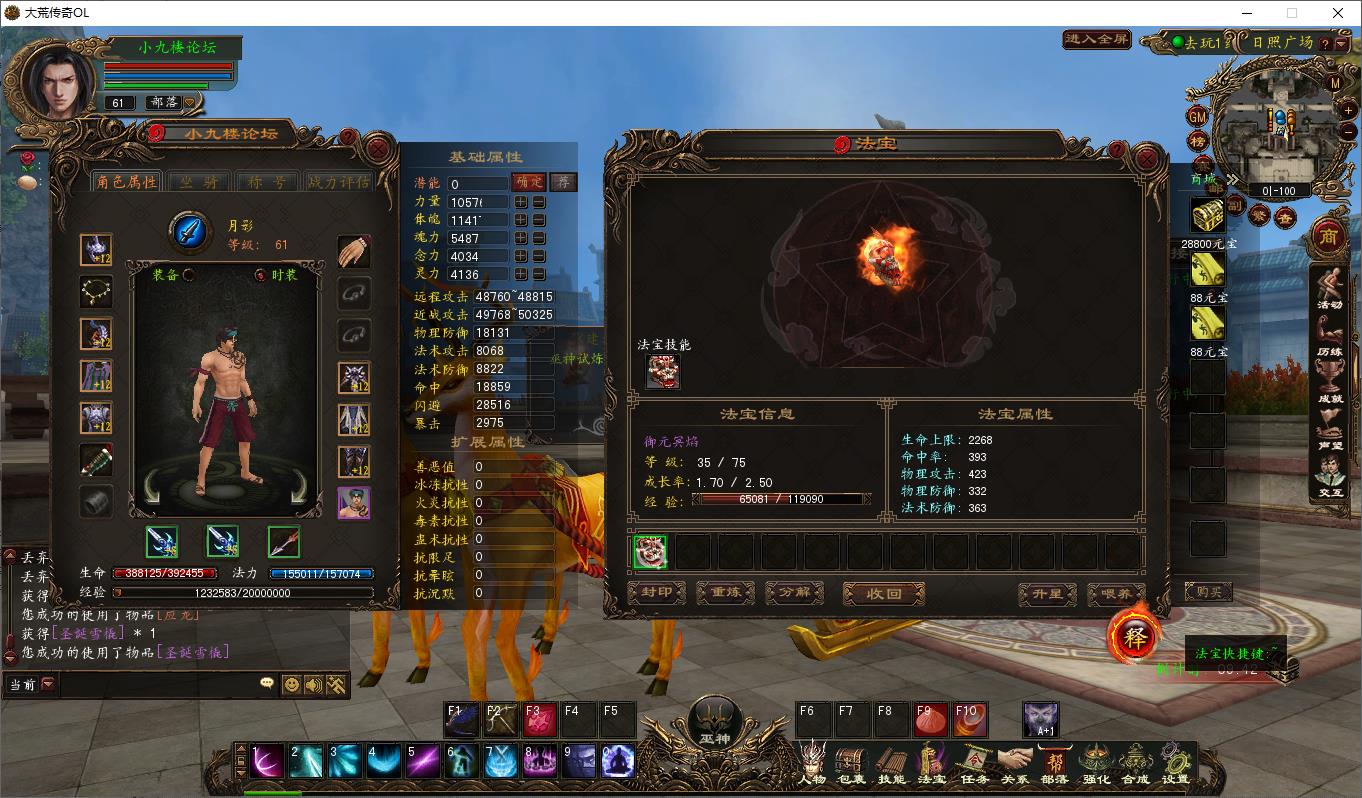Select the treasure skill icon under 法宝技能

click(x=664, y=370)
